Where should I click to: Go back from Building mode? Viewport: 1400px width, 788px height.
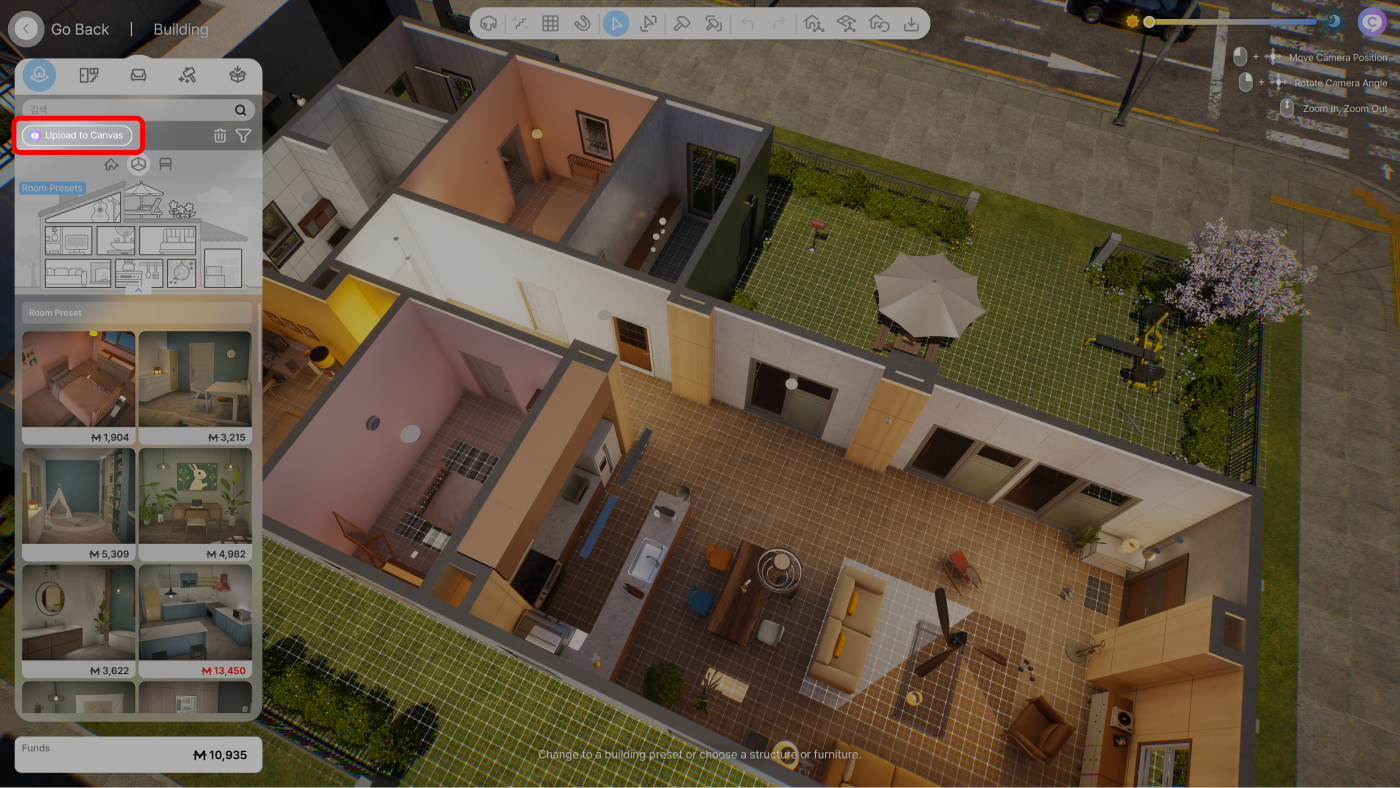coord(27,29)
